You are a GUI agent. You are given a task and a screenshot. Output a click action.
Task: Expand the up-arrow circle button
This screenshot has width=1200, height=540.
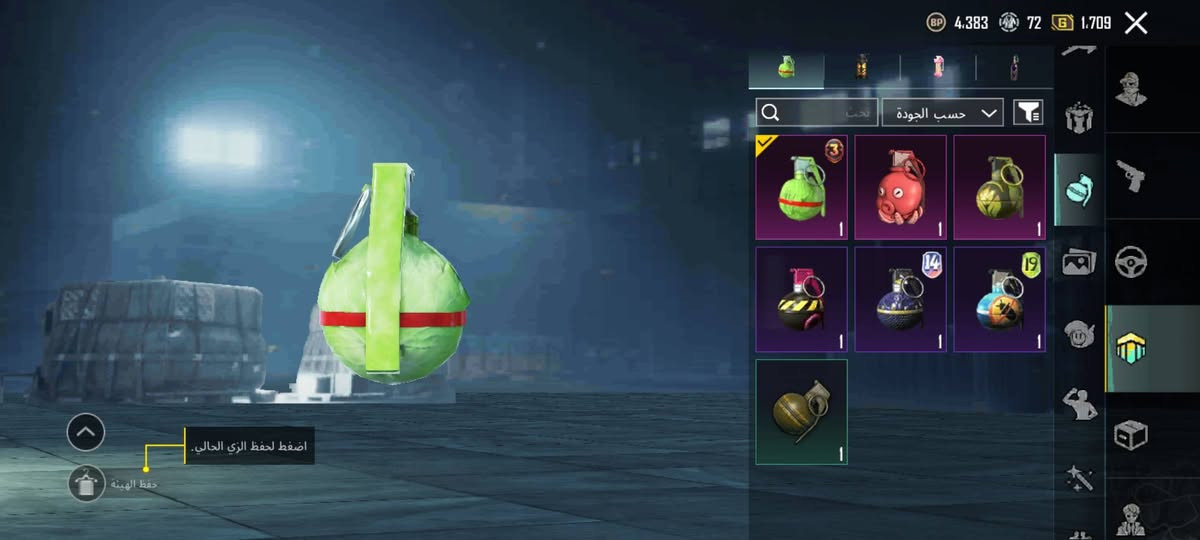(86, 433)
